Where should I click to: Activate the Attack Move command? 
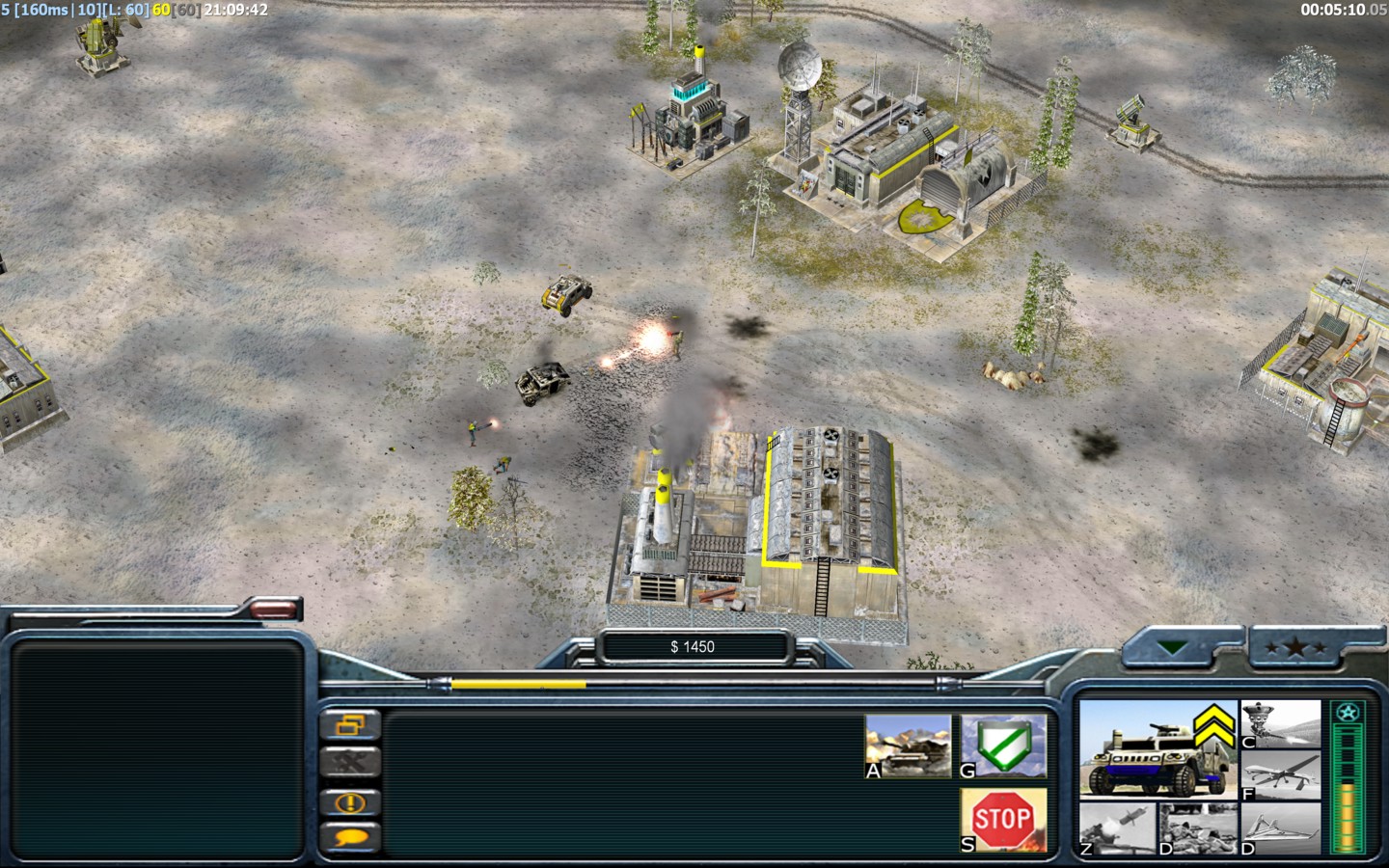tap(908, 746)
